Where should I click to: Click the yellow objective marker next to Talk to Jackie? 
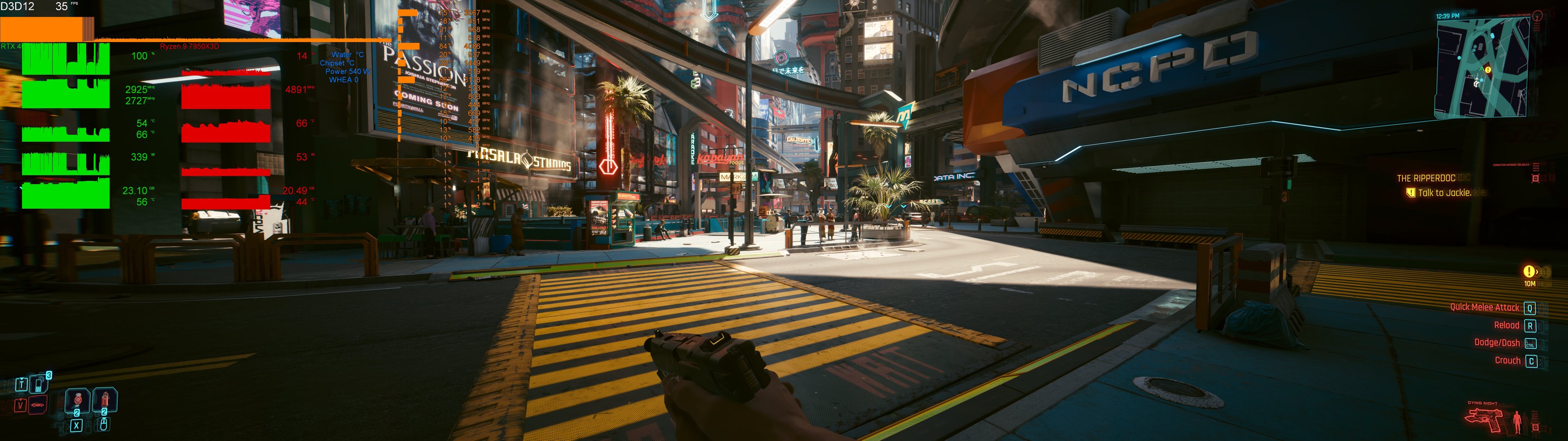pos(1411,192)
